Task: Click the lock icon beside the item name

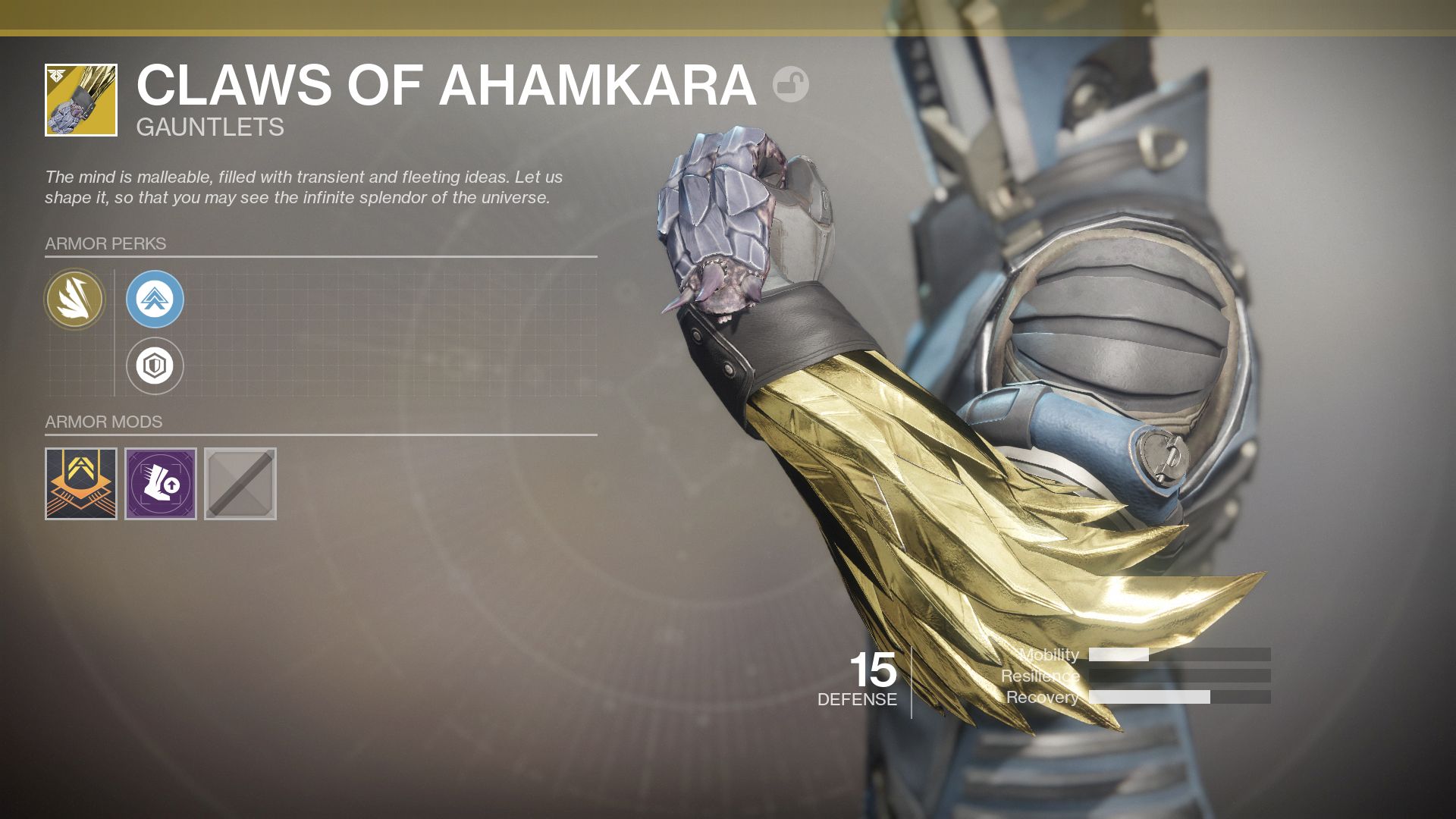Action: [x=791, y=86]
